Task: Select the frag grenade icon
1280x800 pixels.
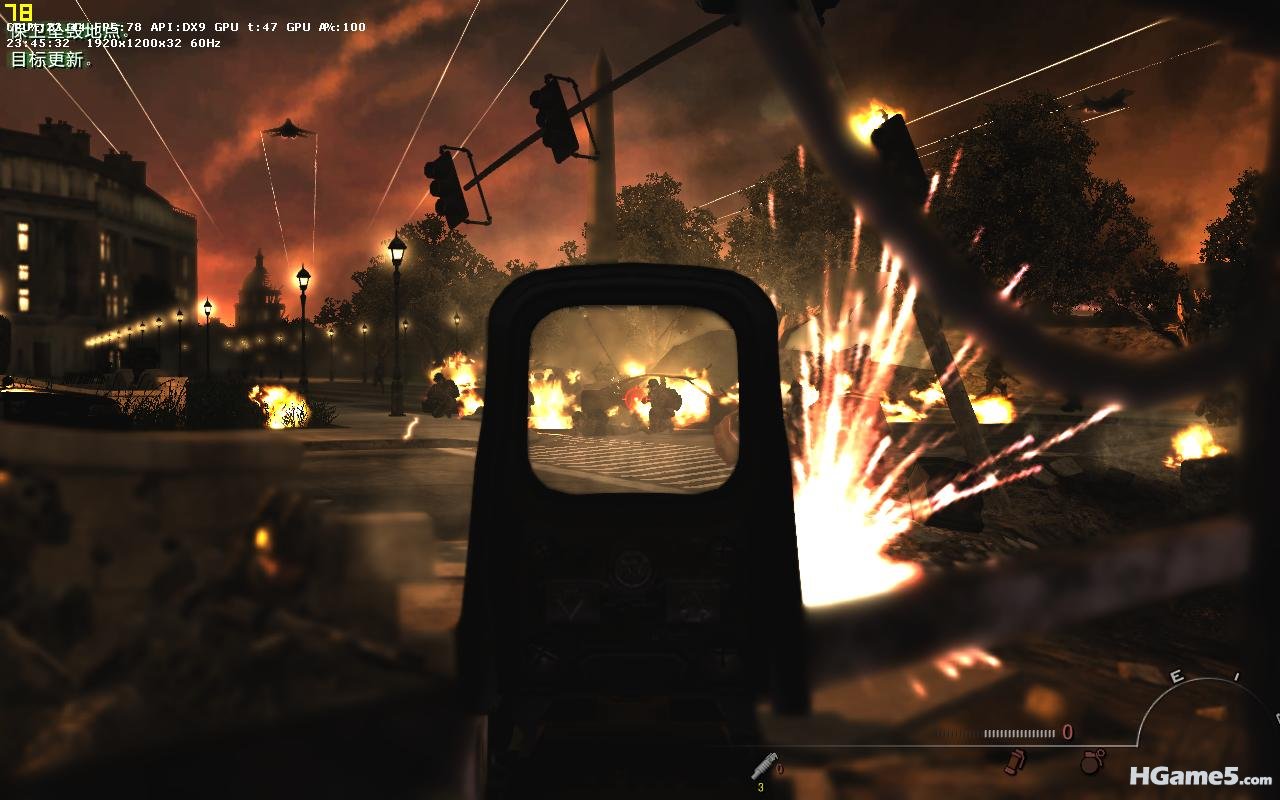Action: point(1091,762)
